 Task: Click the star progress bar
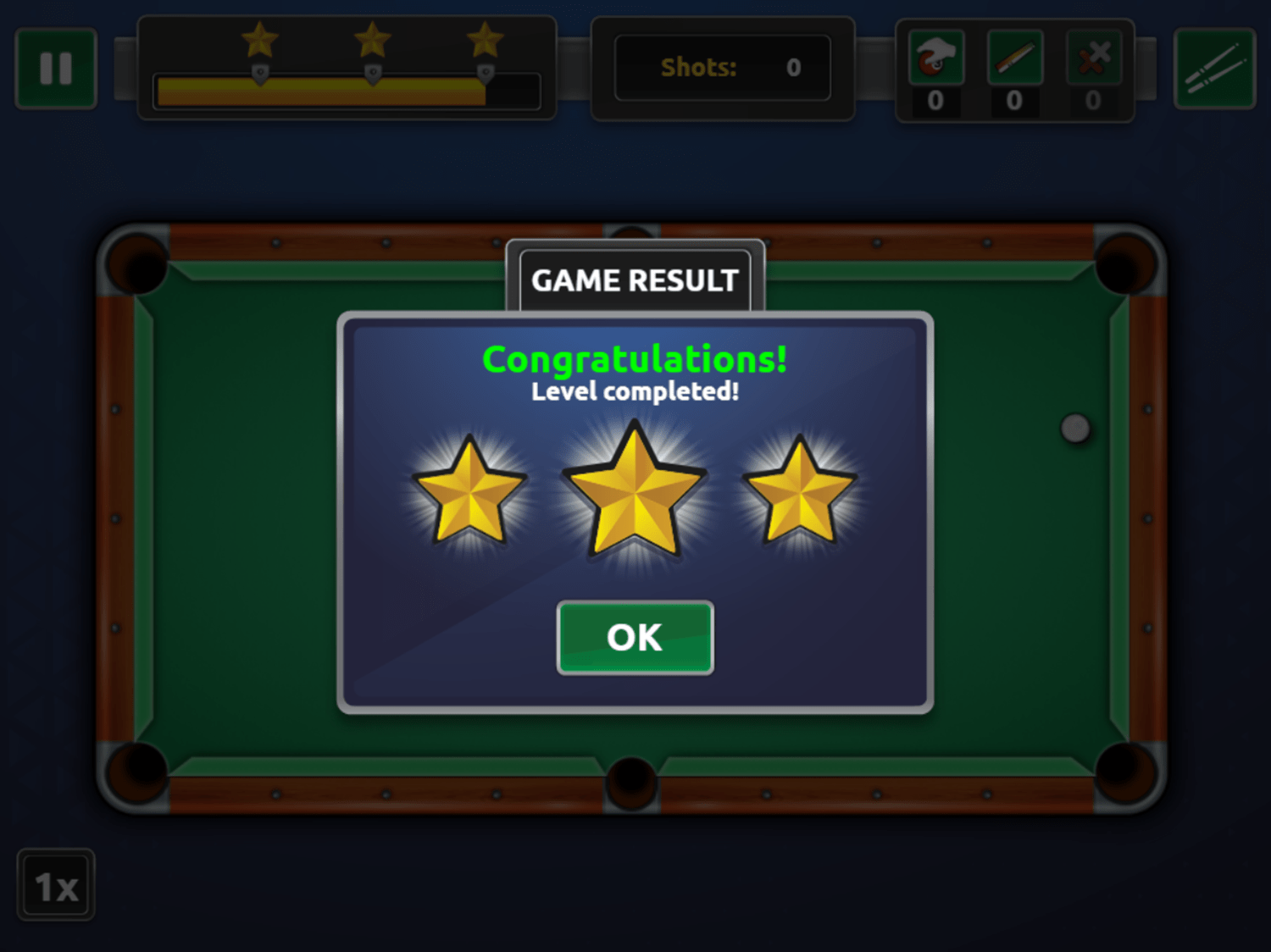(347, 90)
